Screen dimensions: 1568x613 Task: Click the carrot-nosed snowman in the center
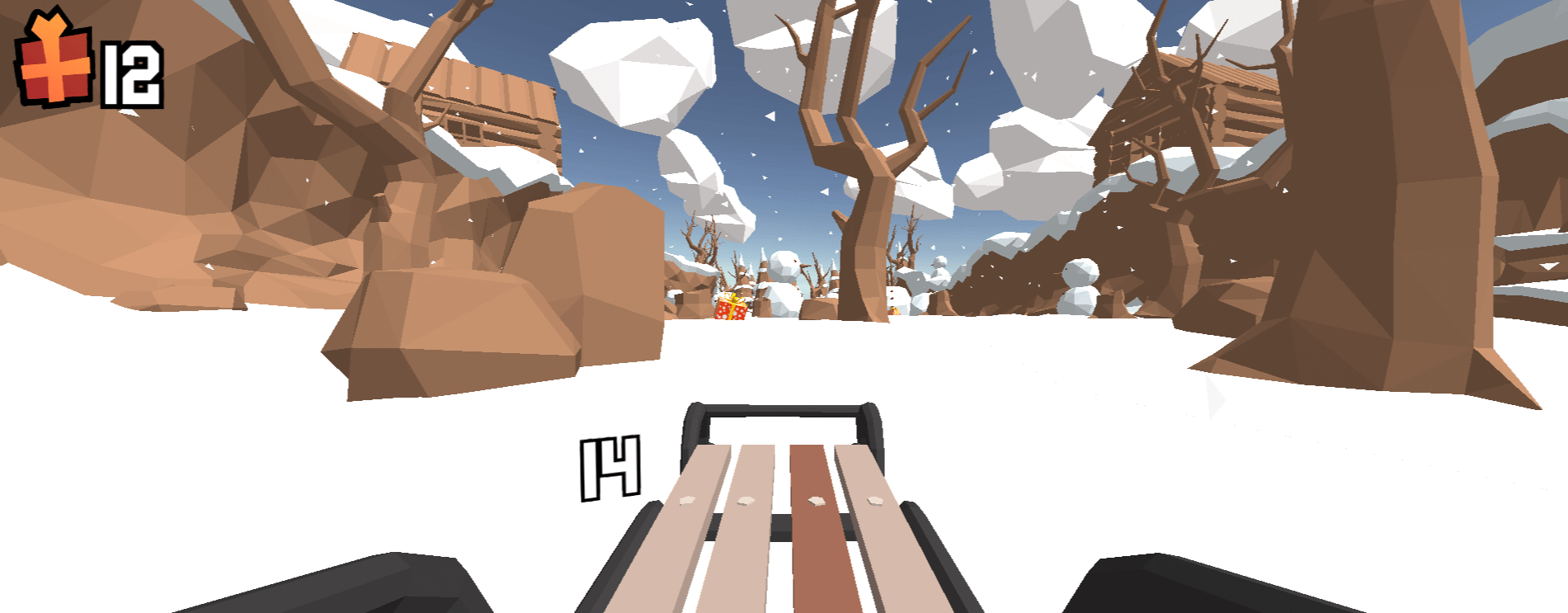click(x=784, y=272)
